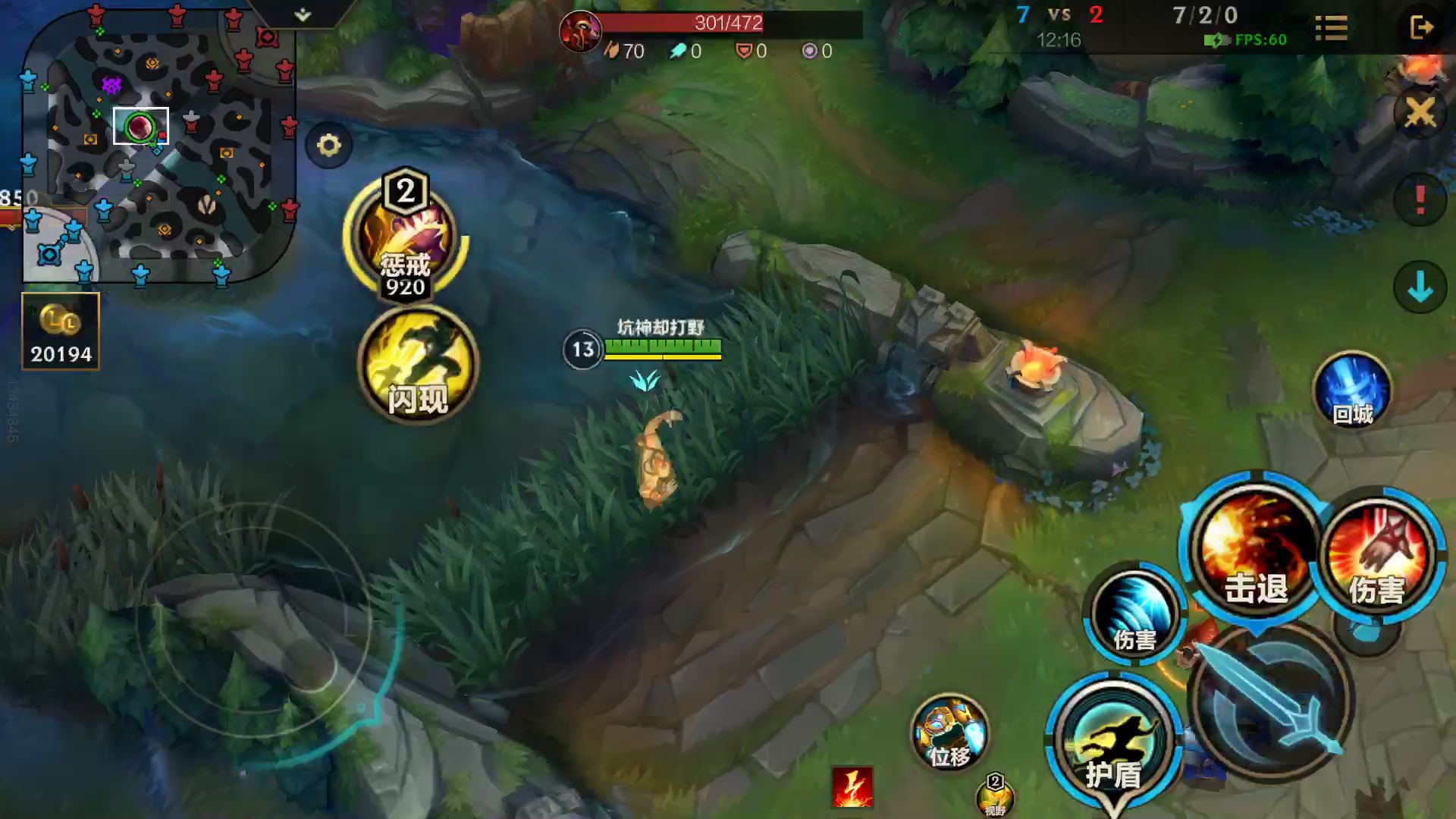Open the minimap
1456x819 pixels.
coord(158,146)
